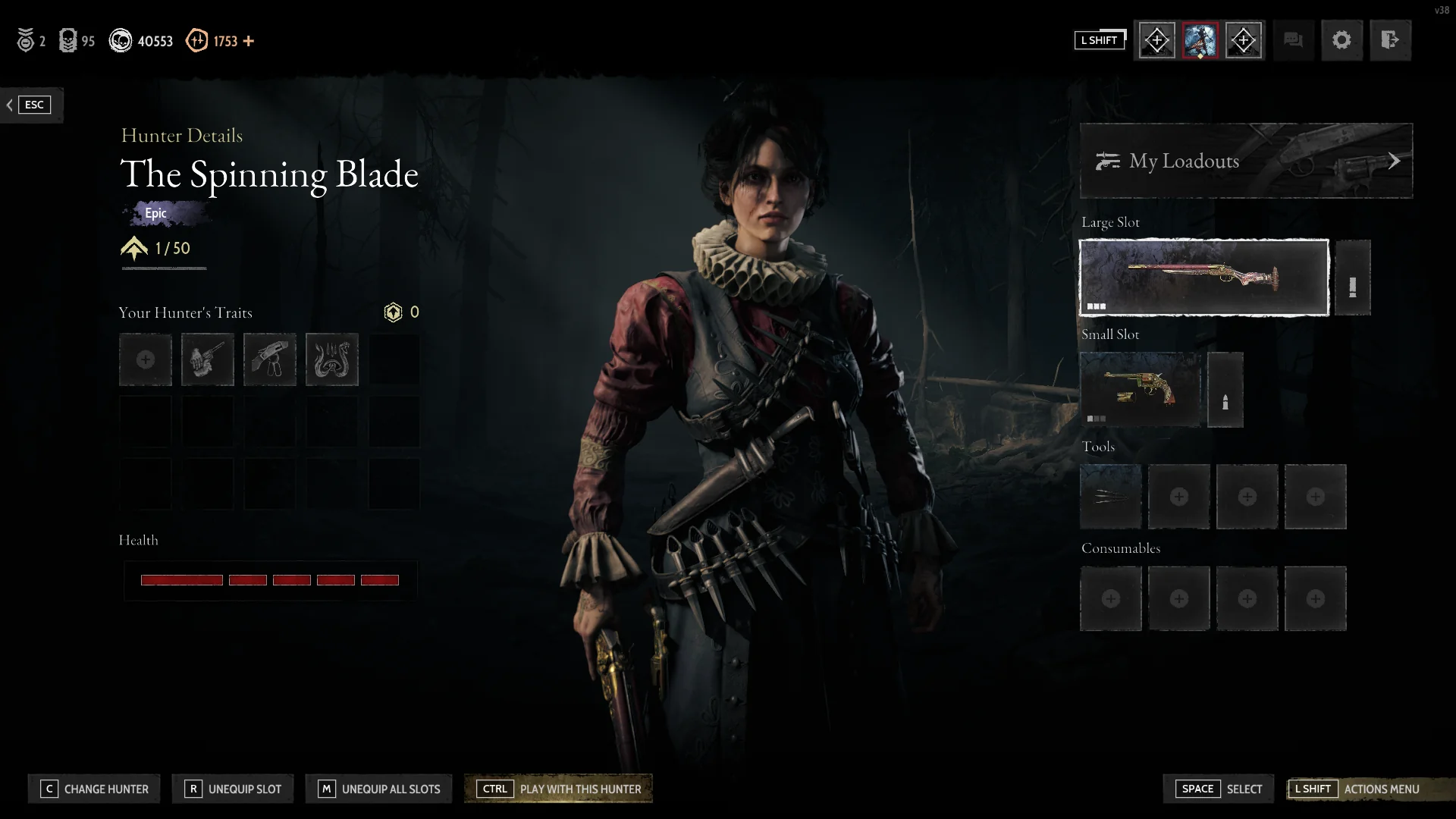Click Play With This Hunter

[x=558, y=789]
